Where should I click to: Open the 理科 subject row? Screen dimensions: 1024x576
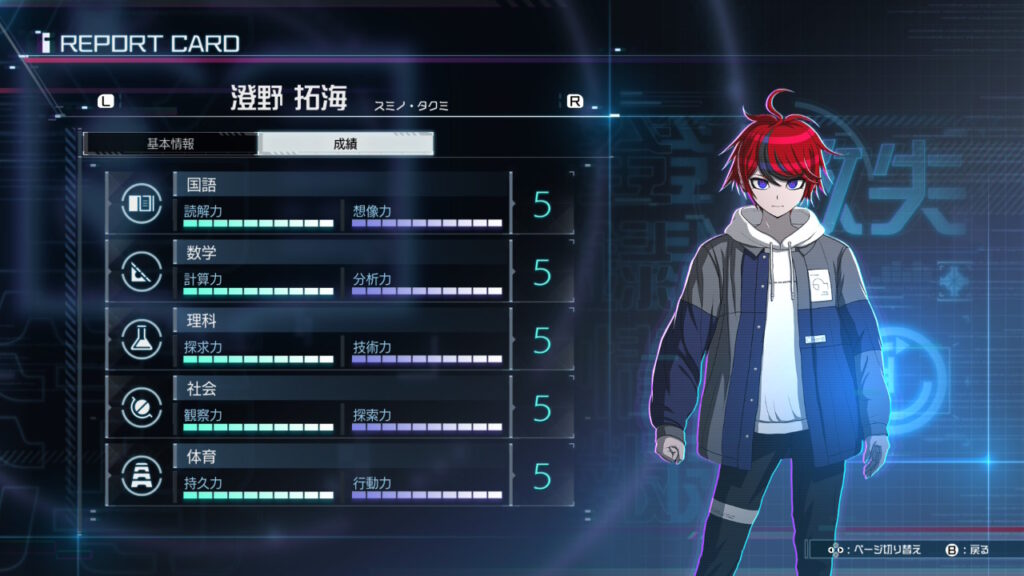(340, 339)
